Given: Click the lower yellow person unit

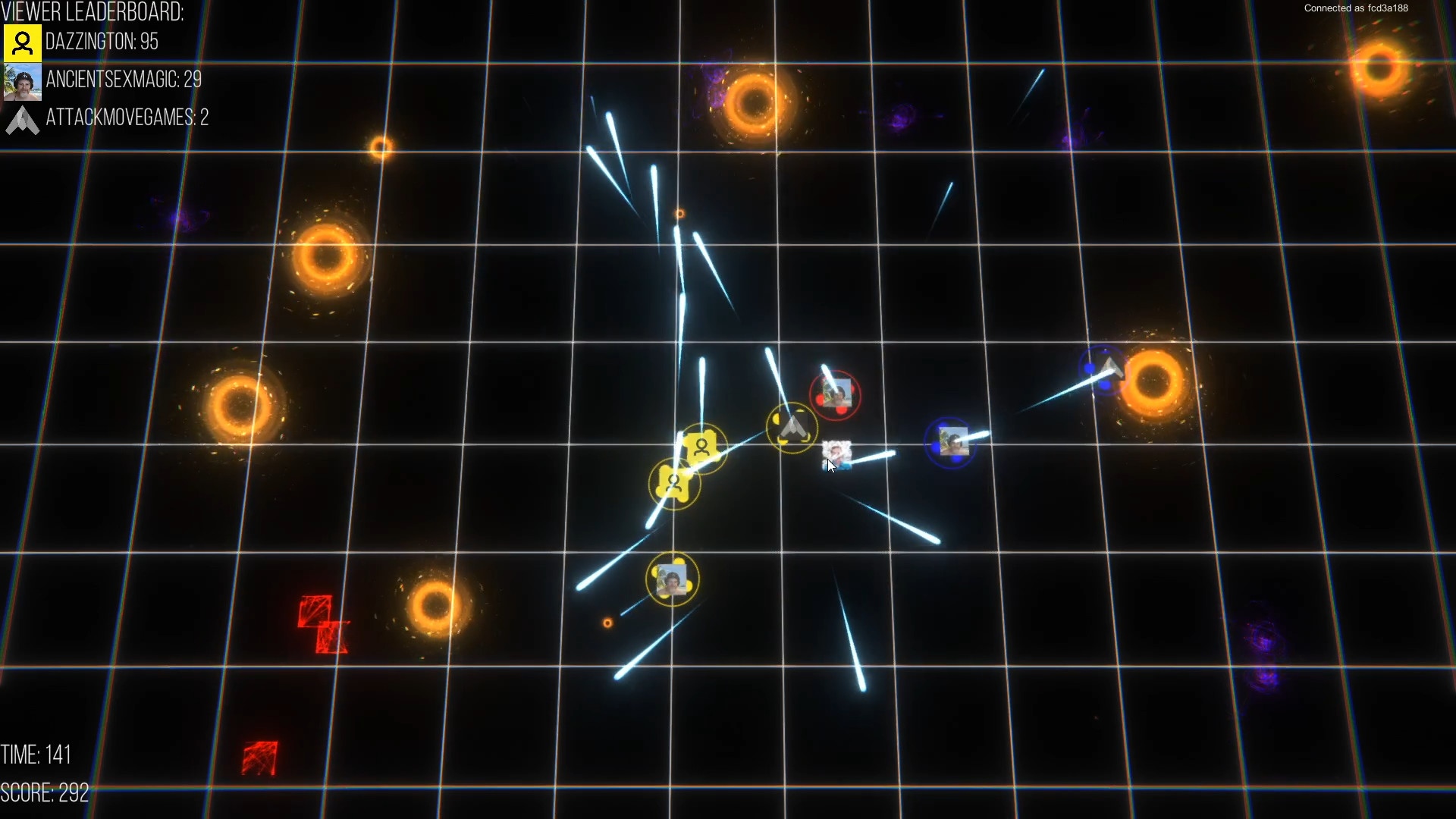Looking at the screenshot, I should (673, 482).
